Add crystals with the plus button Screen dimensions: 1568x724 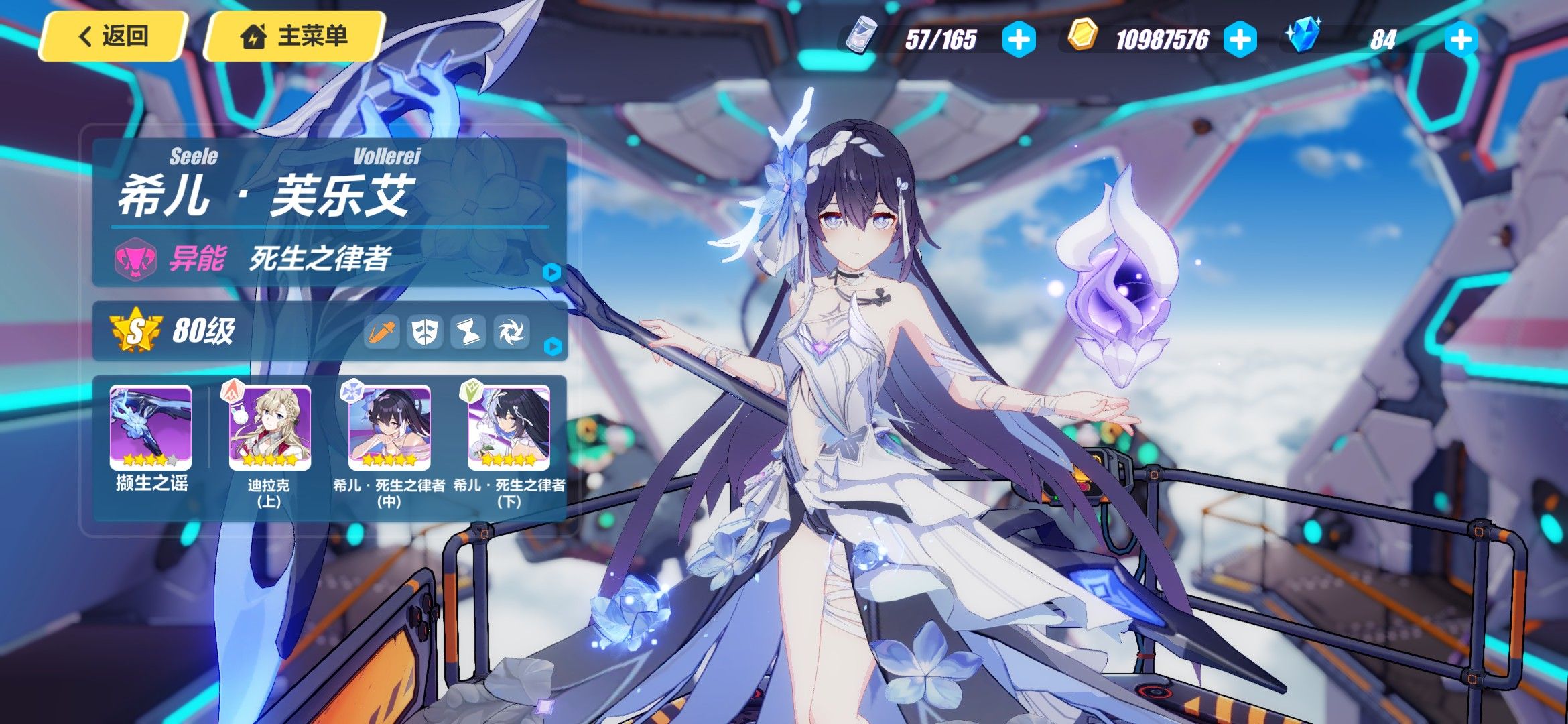(1461, 40)
